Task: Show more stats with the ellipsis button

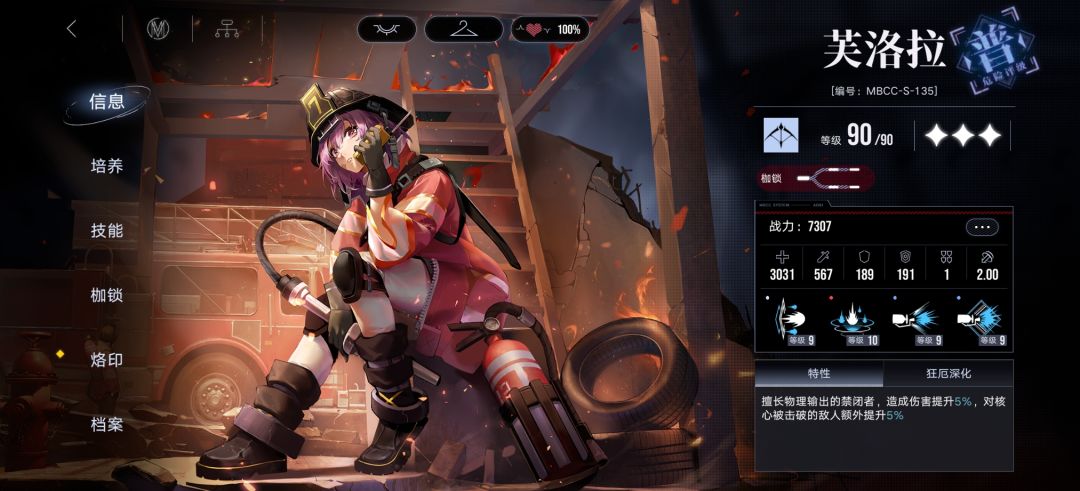Action: click(981, 227)
